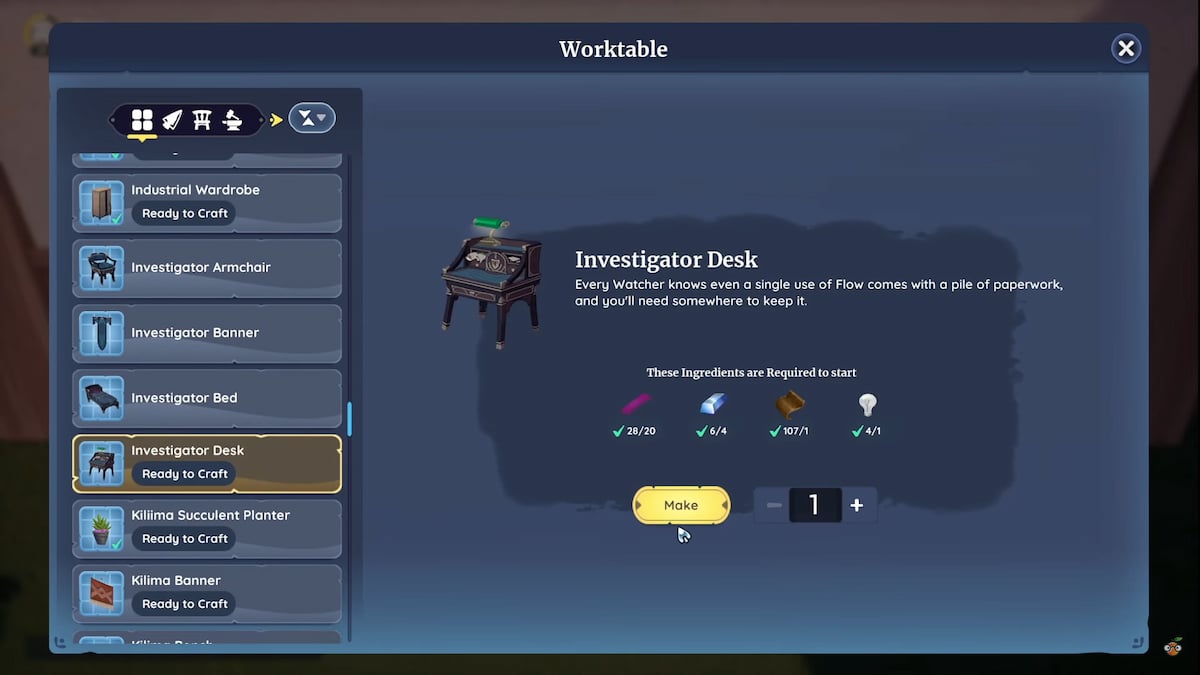Select the Investigator Bed recipe
The width and height of the screenshot is (1200, 675).
207,398
